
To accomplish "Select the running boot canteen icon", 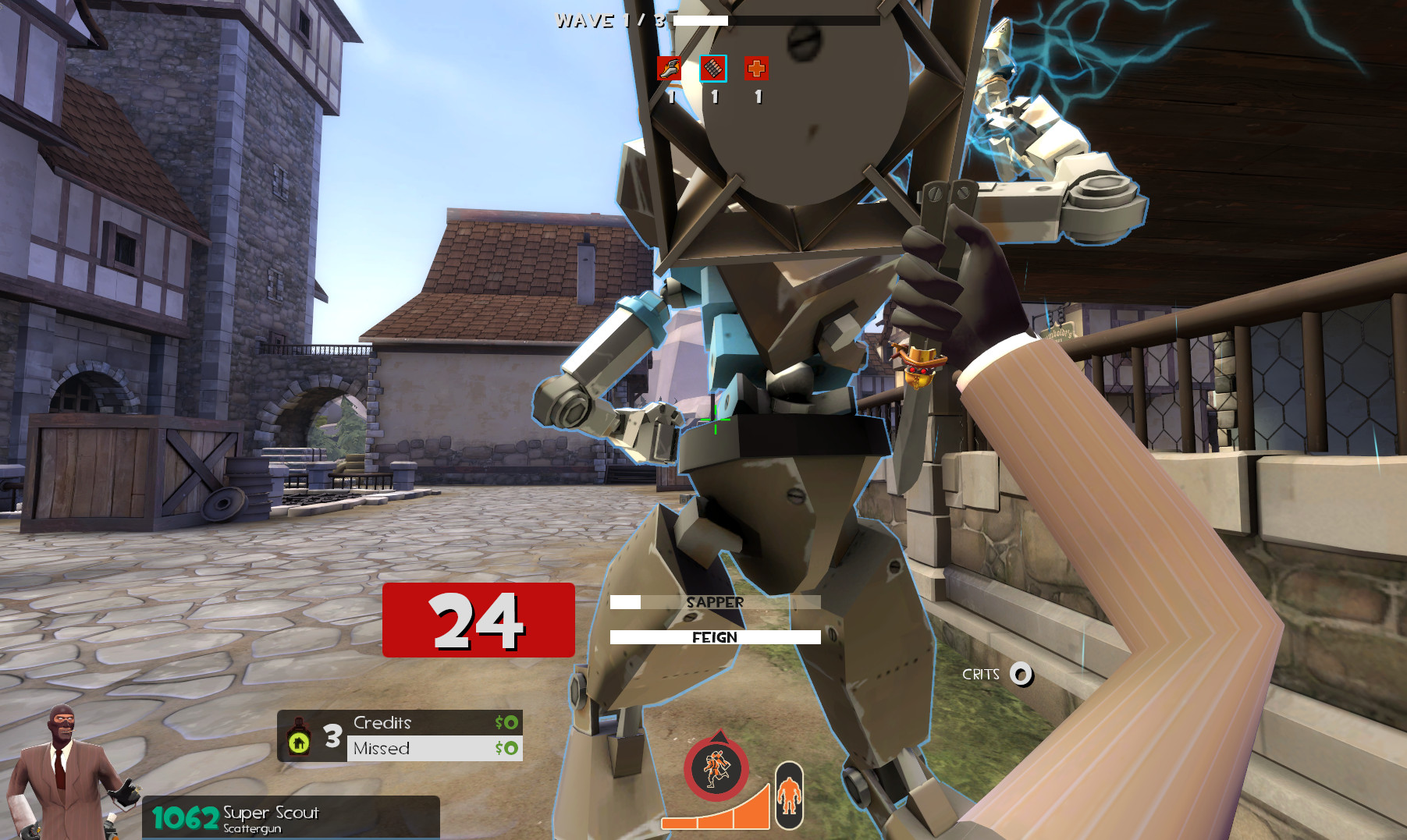I will click(668, 69).
